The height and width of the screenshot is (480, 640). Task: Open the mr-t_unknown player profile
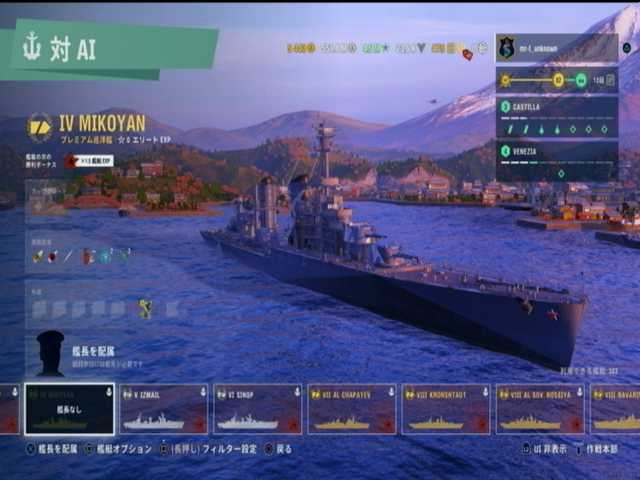[556, 47]
